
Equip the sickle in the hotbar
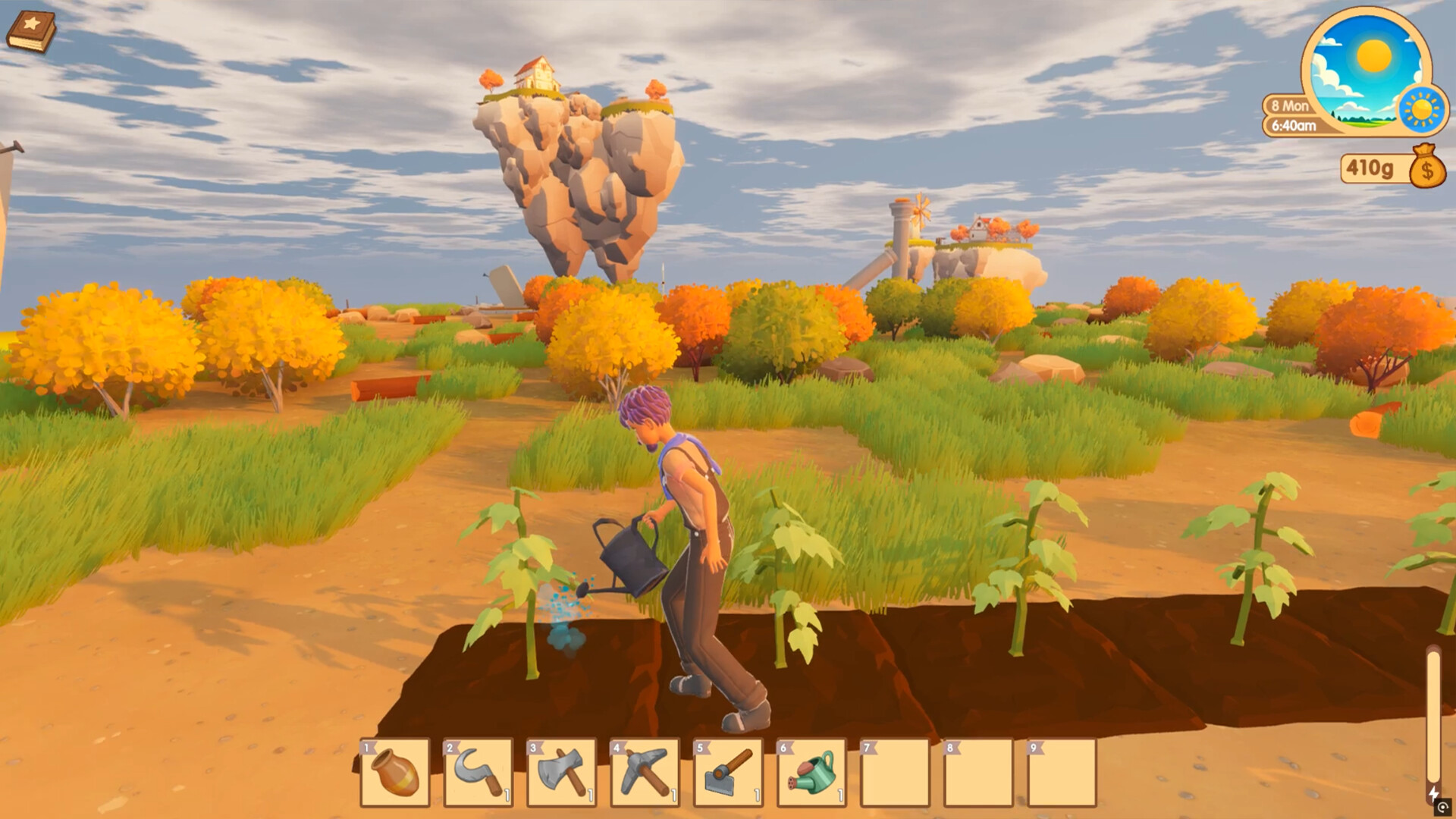(479, 773)
